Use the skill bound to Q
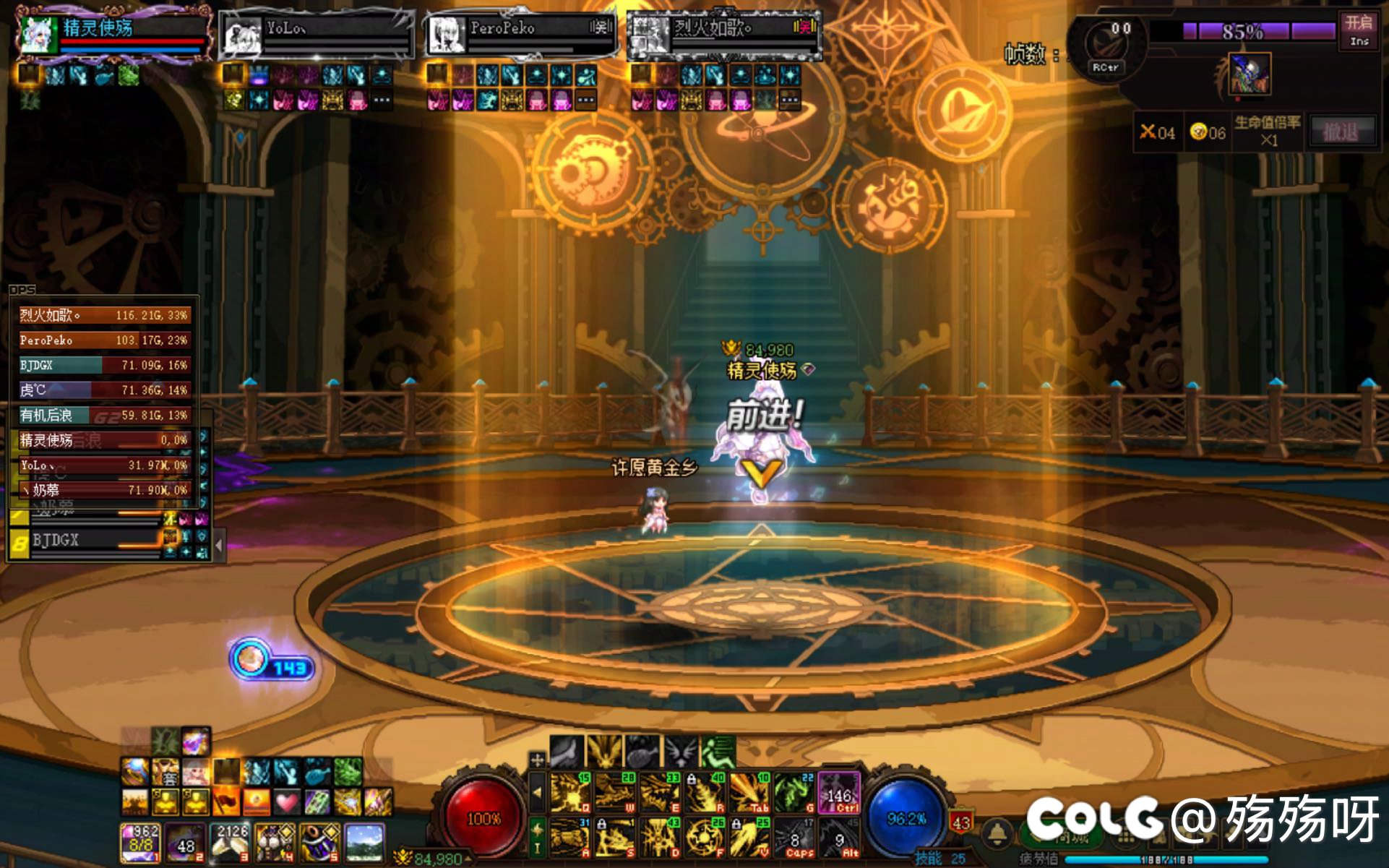 pyautogui.click(x=571, y=793)
